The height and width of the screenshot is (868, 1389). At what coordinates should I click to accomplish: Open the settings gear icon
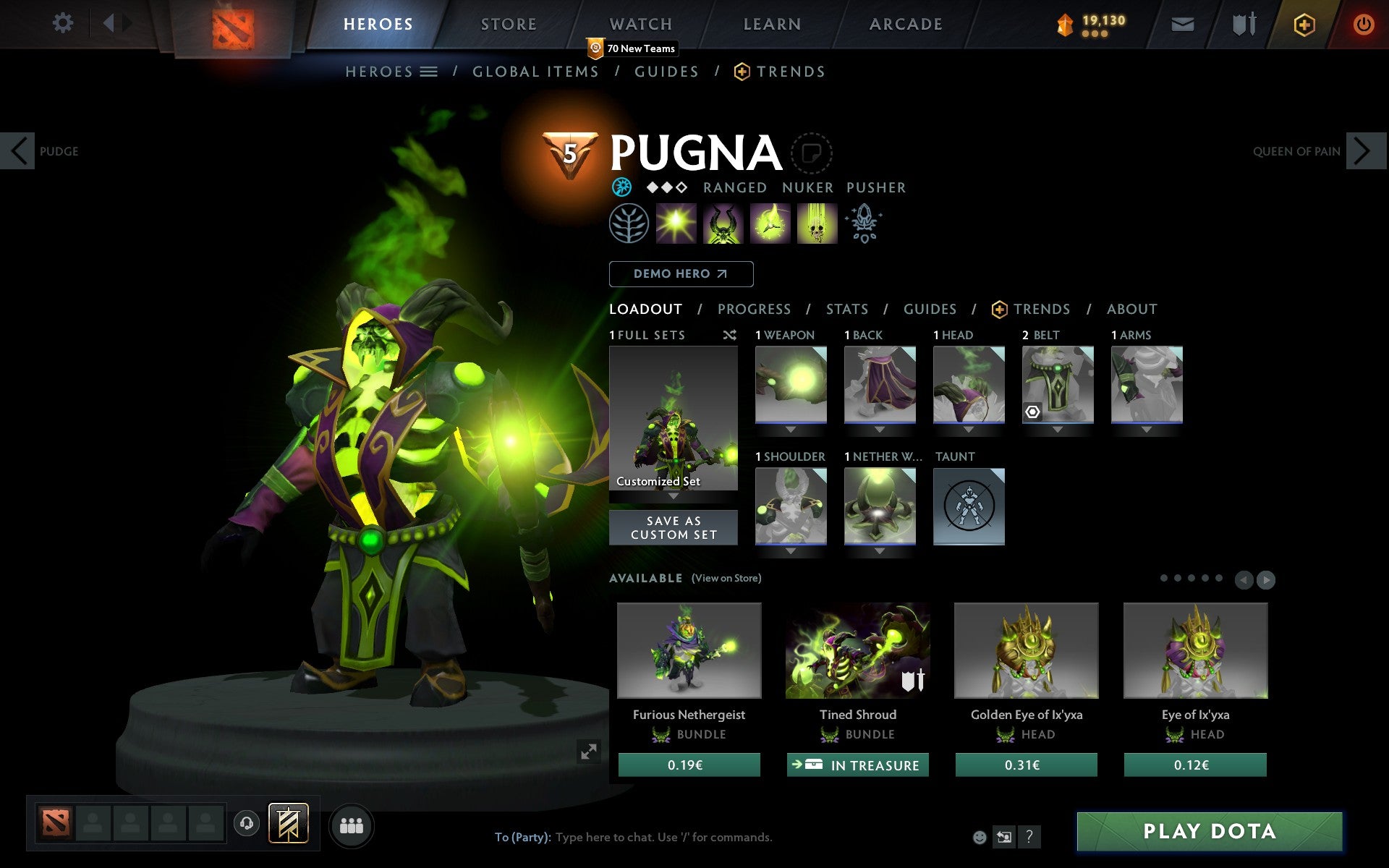click(63, 23)
